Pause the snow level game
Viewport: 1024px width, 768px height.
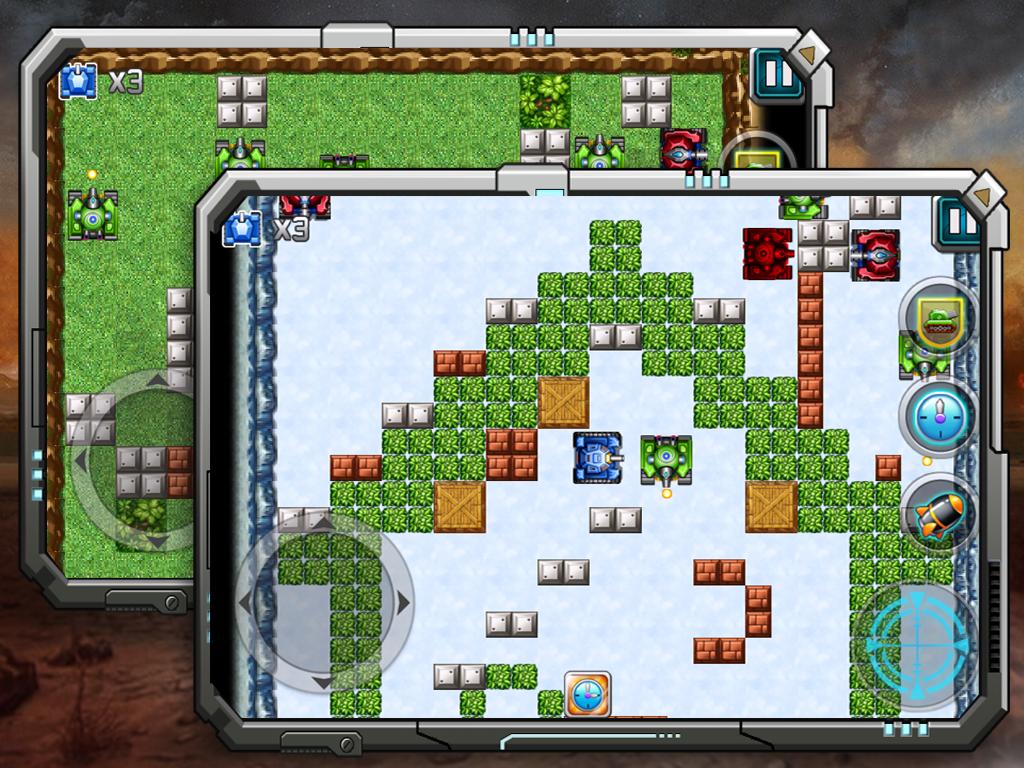pos(958,222)
